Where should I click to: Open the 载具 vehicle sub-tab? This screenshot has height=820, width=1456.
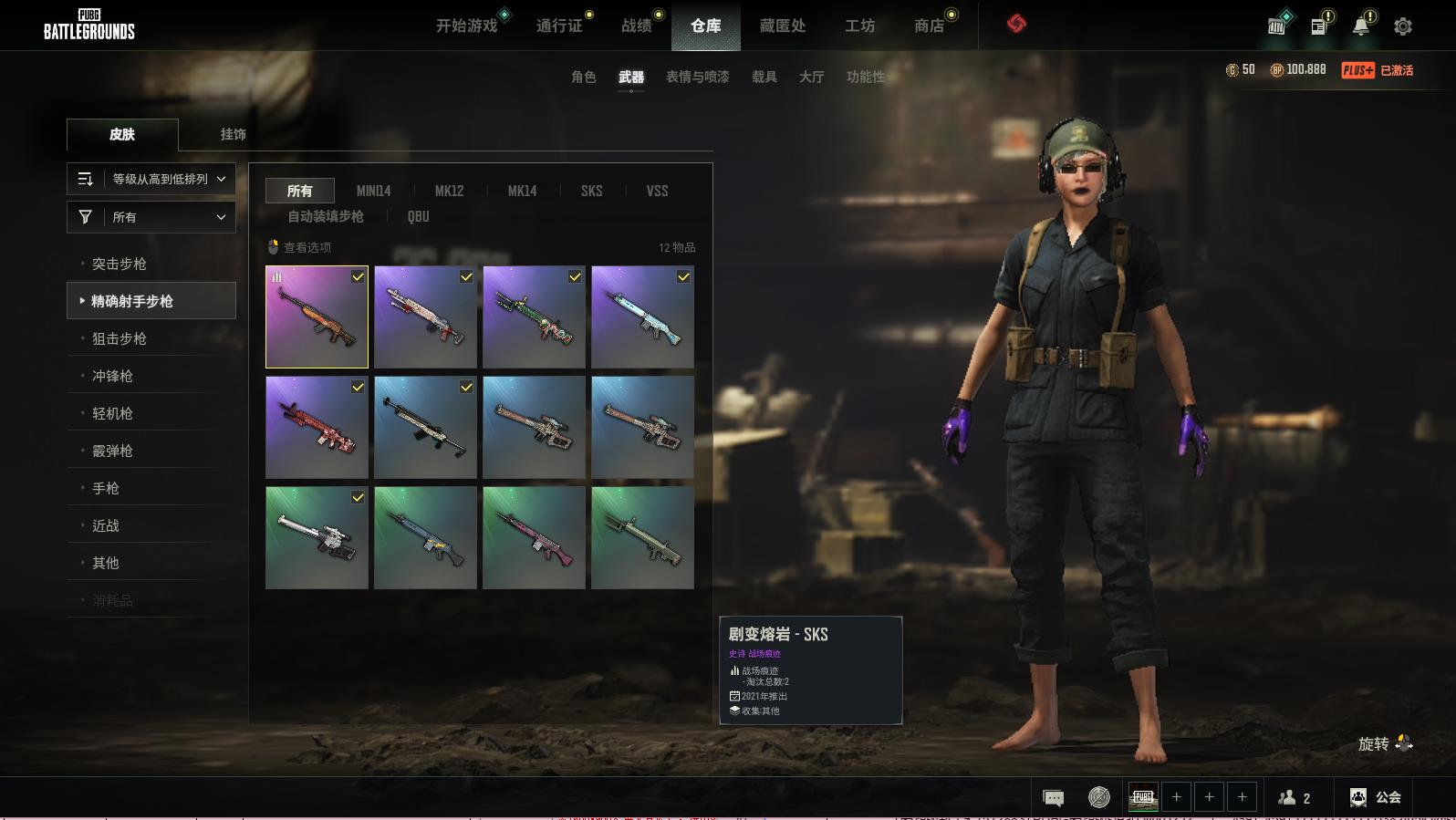(x=764, y=77)
